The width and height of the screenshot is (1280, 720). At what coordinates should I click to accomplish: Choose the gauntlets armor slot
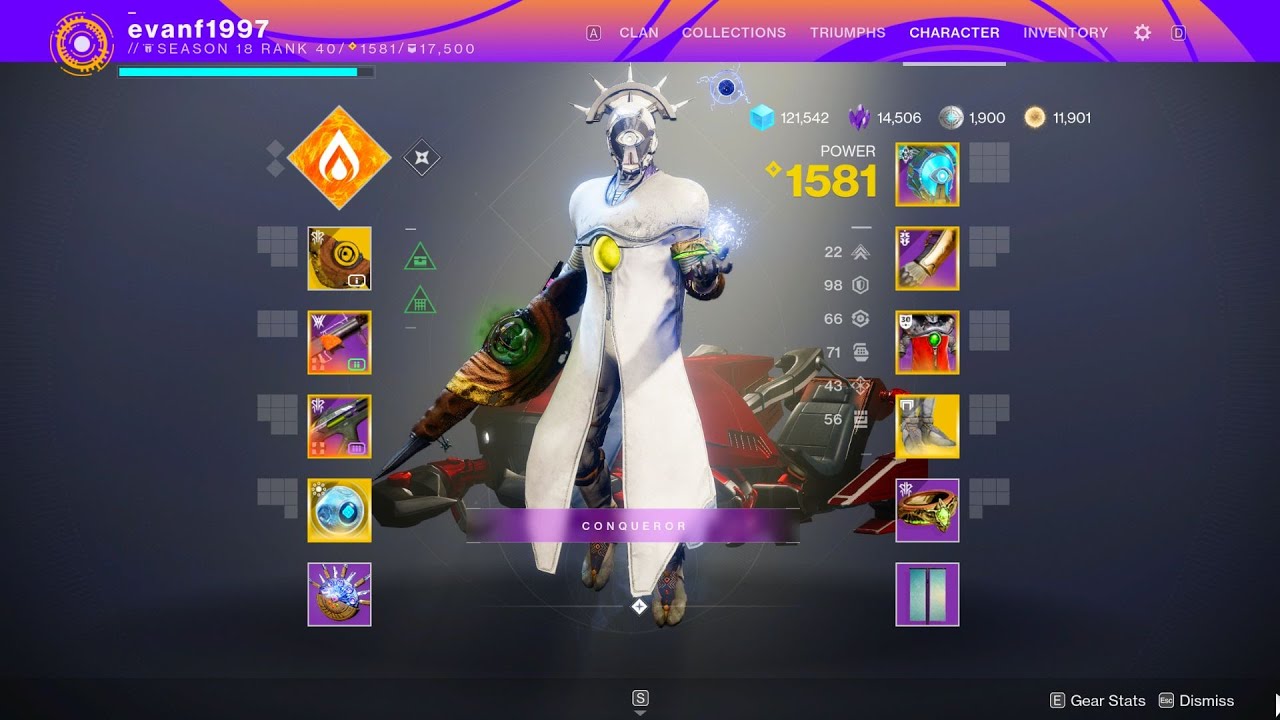(927, 259)
